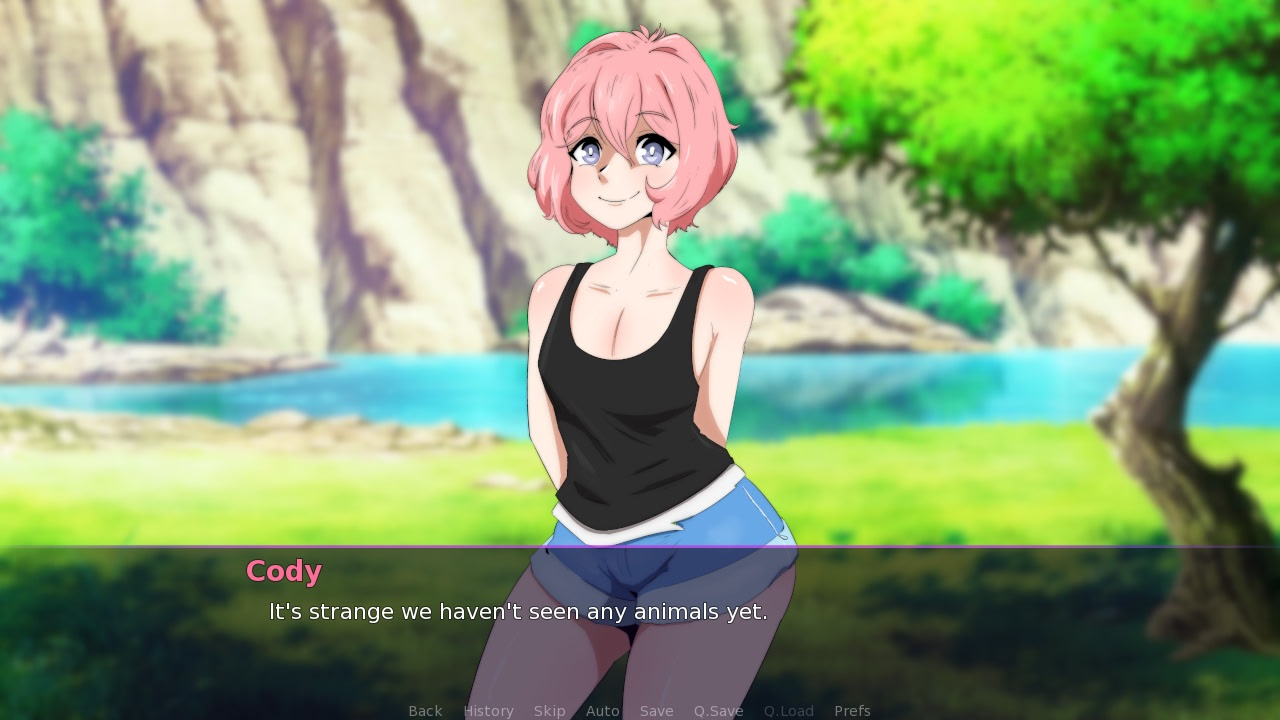Viewport: 1280px width, 720px height.
Task: Click Cody's name label
Action: tap(283, 571)
